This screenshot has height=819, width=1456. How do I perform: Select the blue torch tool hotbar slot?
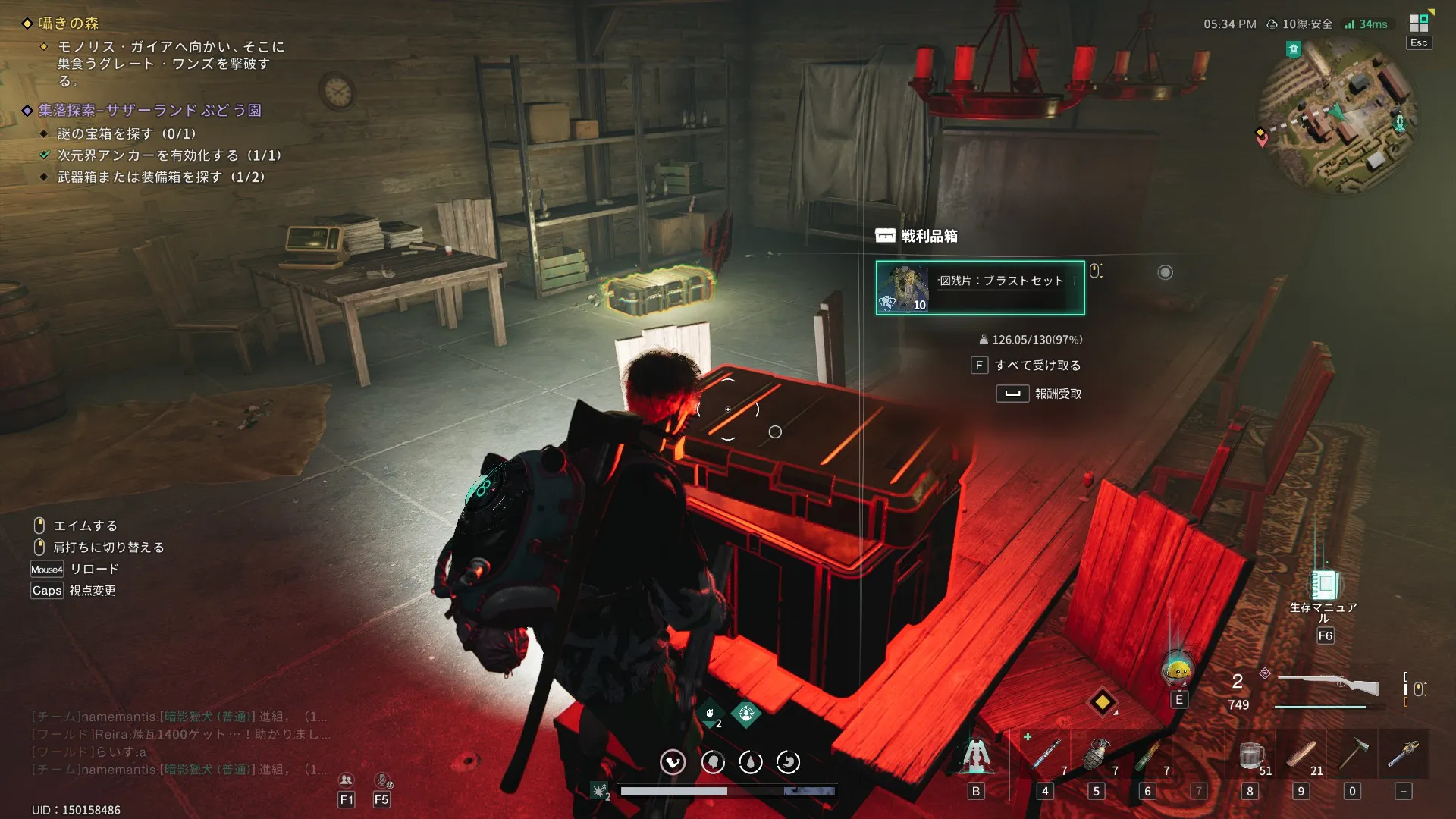tap(1403, 755)
